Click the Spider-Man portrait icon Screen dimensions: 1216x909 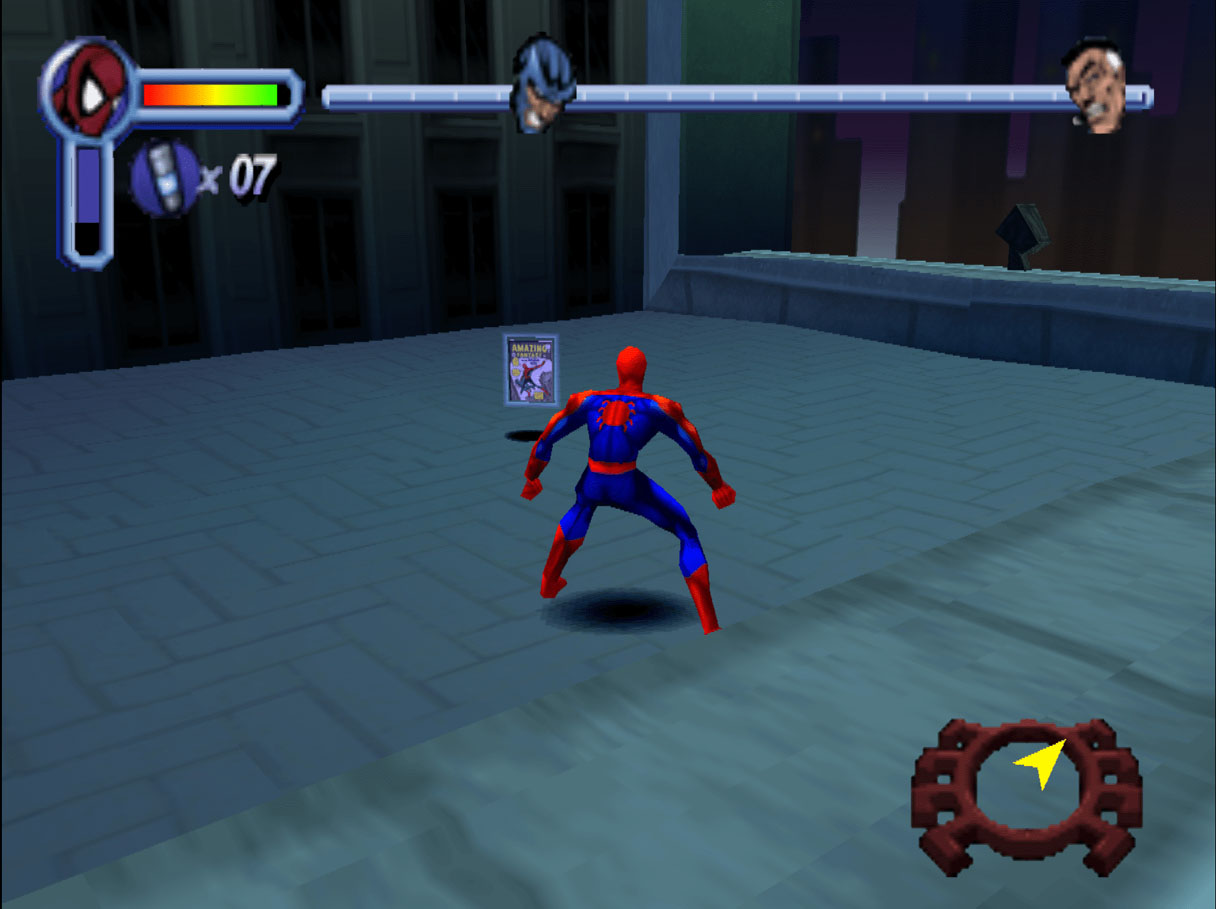[86, 92]
